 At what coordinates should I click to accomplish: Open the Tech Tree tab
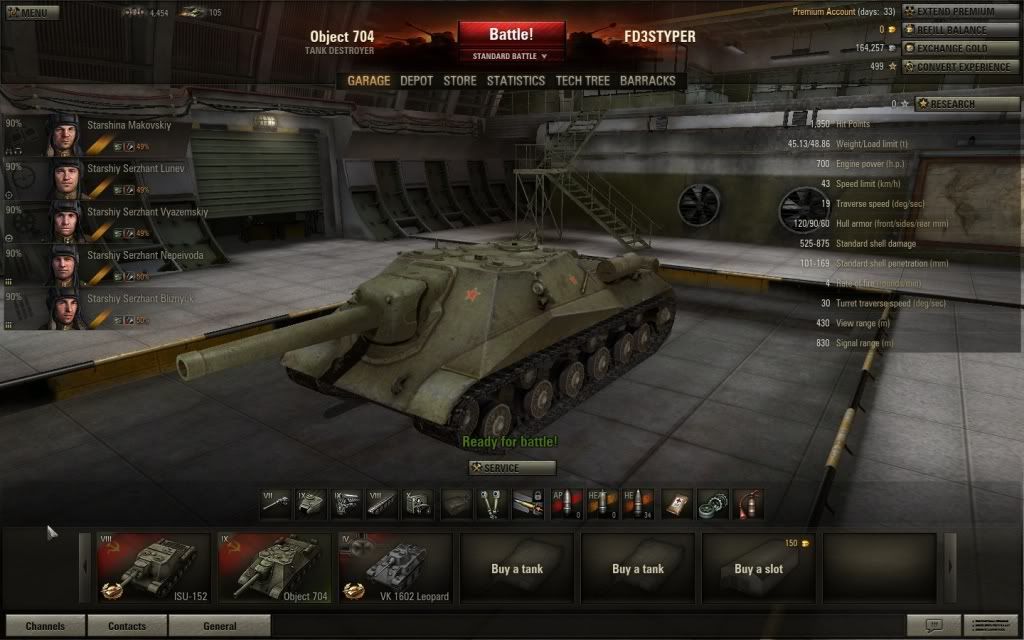pyautogui.click(x=583, y=81)
